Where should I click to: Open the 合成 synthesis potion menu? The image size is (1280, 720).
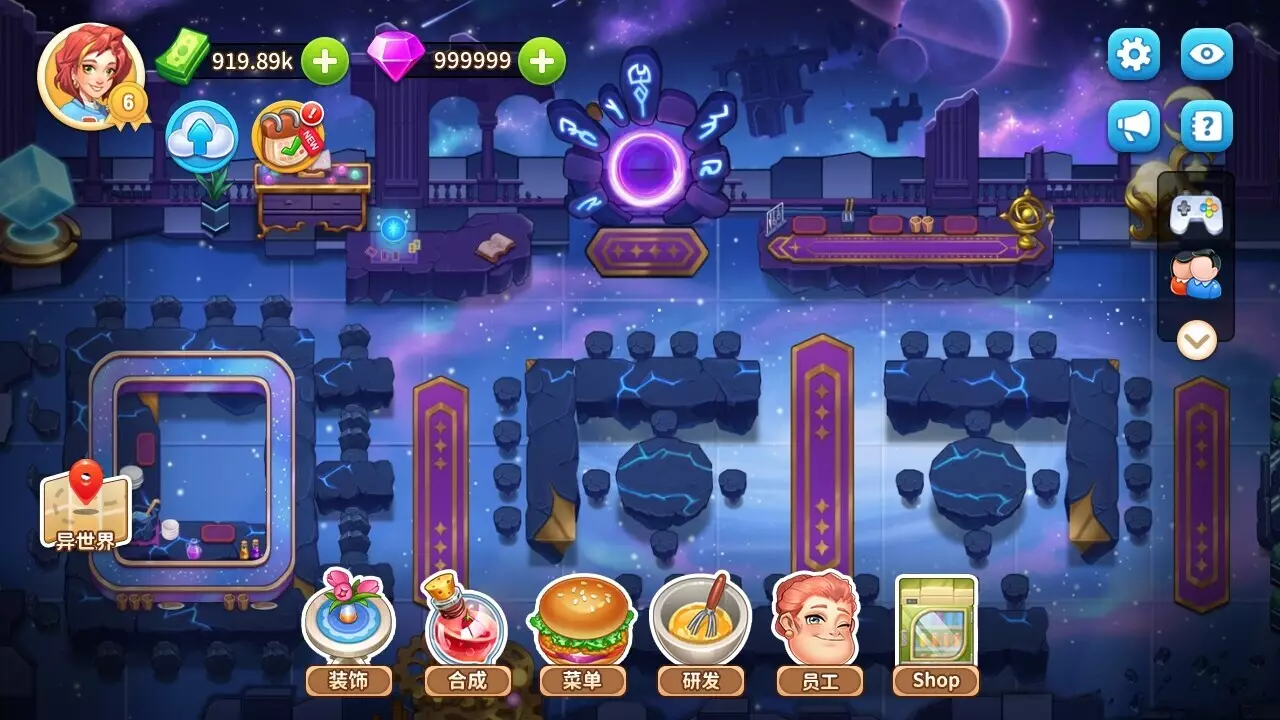tap(467, 632)
